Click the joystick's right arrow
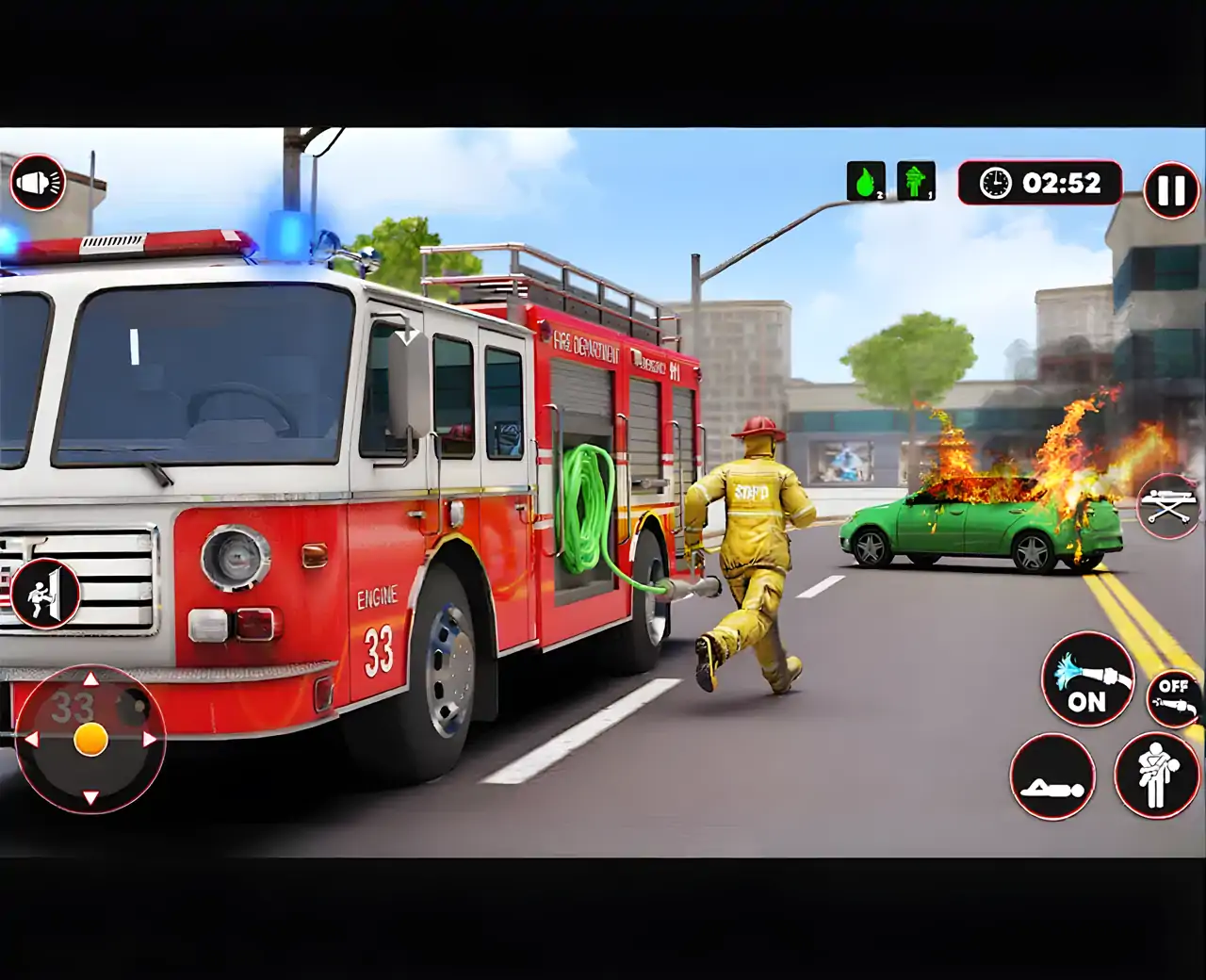 pyautogui.click(x=150, y=740)
